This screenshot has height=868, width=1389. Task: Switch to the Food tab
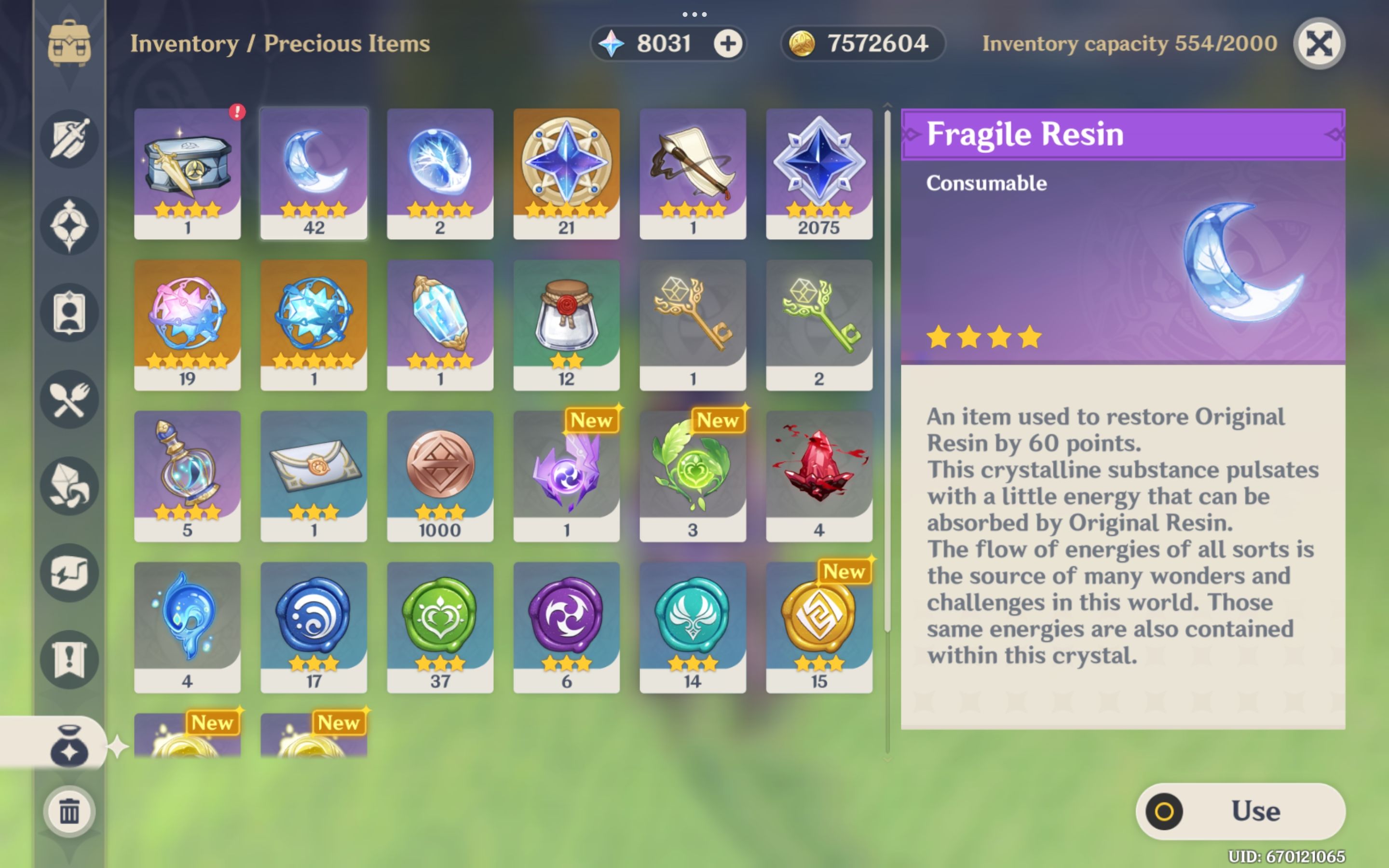(x=69, y=400)
